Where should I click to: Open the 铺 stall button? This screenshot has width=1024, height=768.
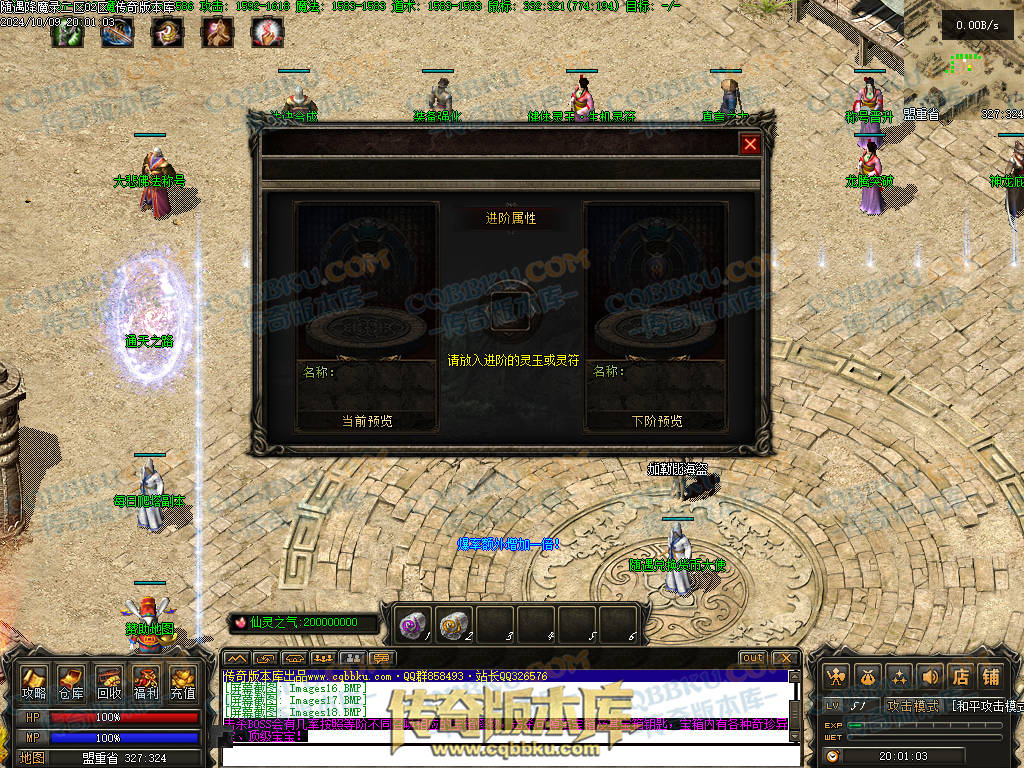click(x=991, y=677)
